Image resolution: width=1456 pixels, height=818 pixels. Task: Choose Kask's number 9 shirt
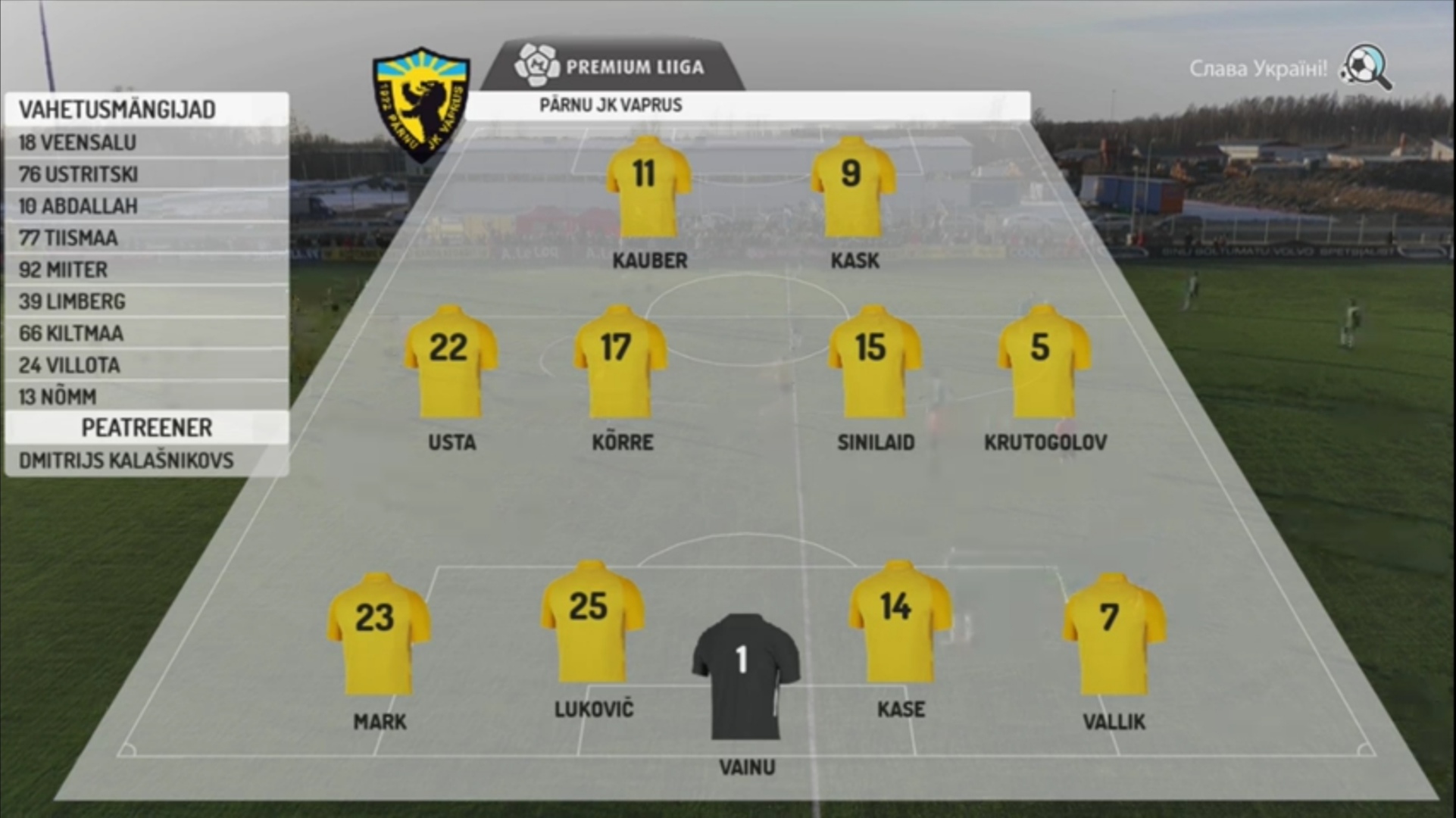[x=853, y=187]
